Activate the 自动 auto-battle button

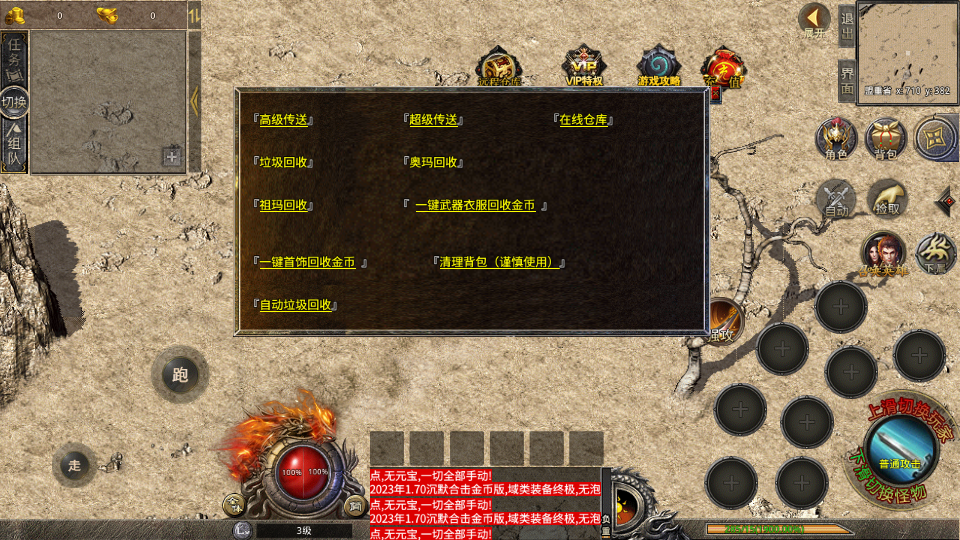click(x=836, y=198)
